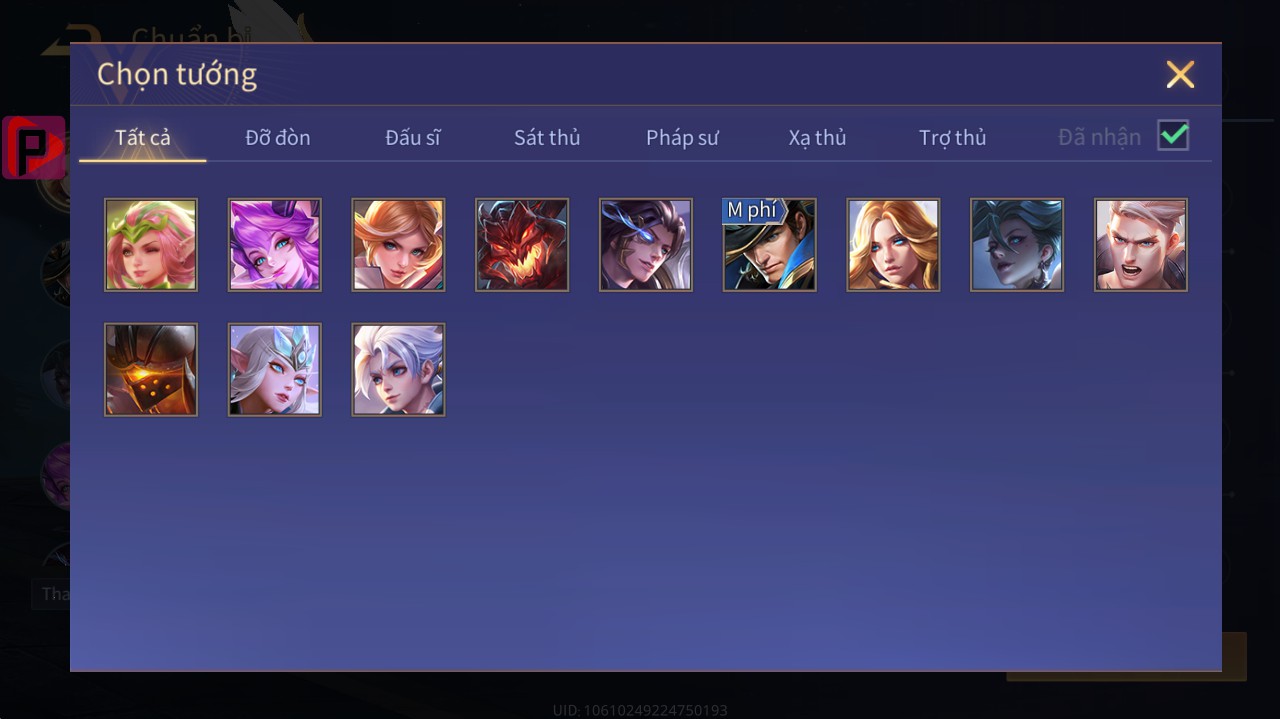
Task: Open the Đỡ đòn hero category
Action: (x=278, y=137)
